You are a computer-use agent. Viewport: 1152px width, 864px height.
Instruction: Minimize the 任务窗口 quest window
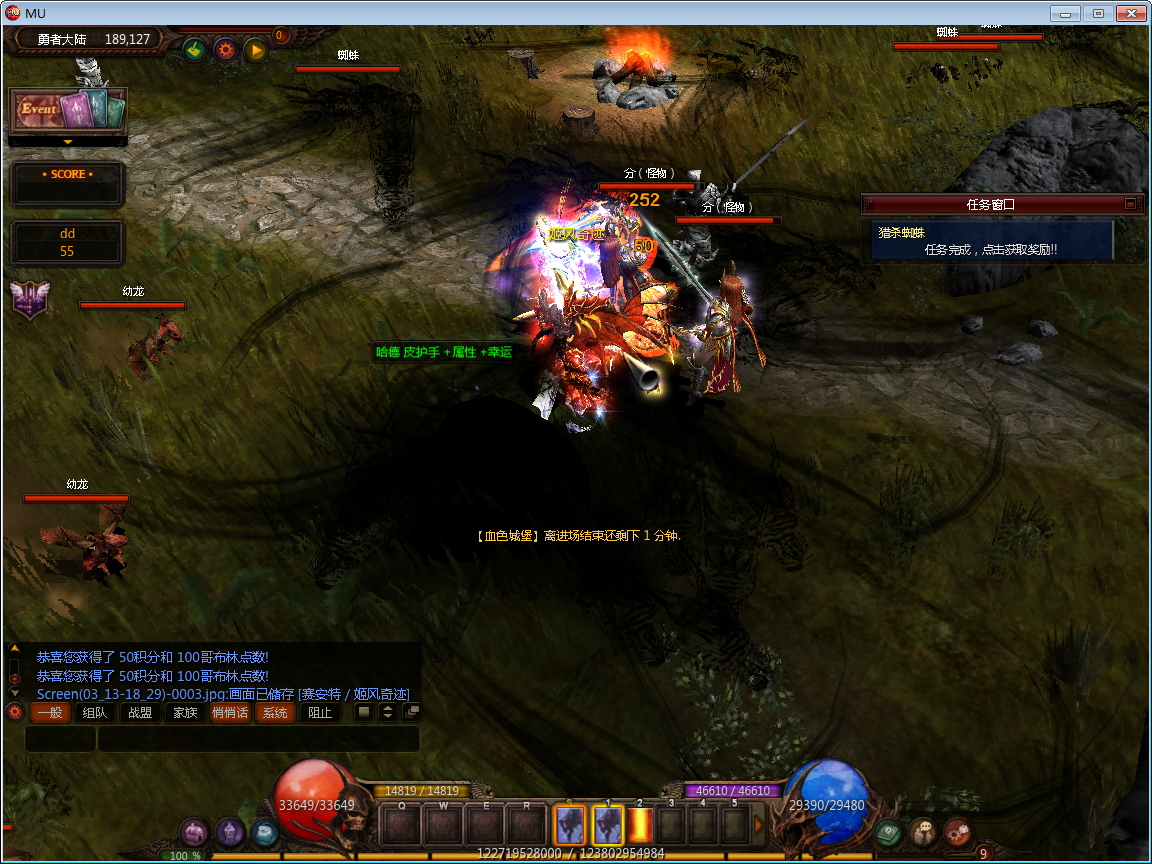[1131, 204]
